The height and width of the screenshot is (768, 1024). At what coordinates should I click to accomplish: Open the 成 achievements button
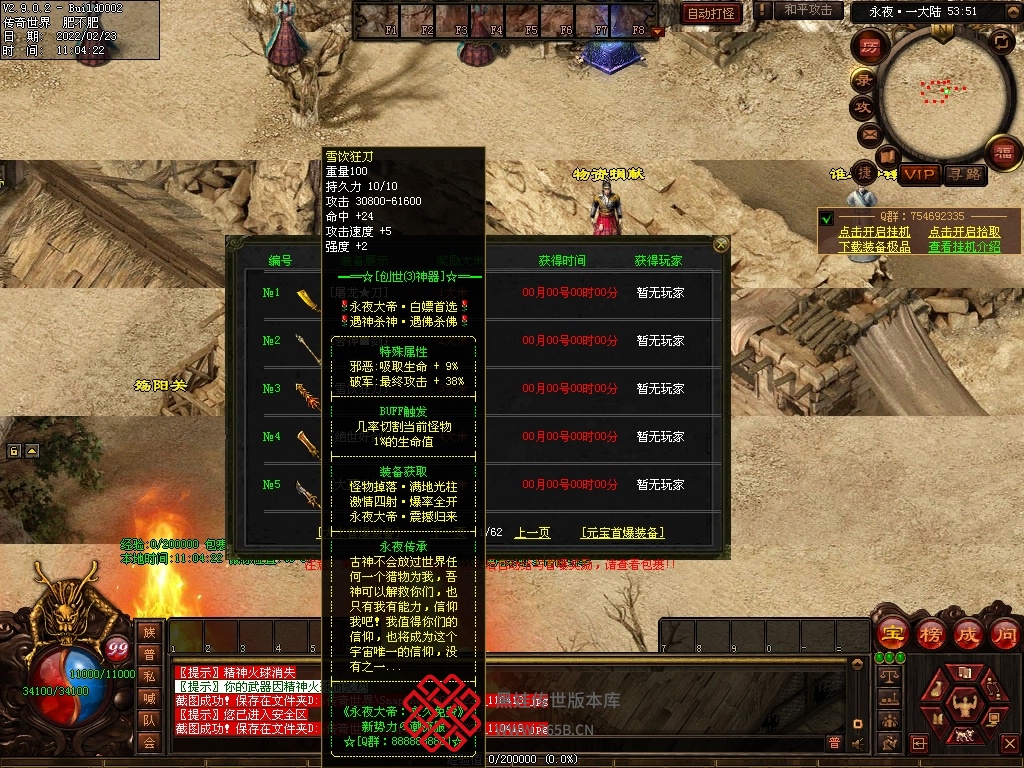point(967,633)
